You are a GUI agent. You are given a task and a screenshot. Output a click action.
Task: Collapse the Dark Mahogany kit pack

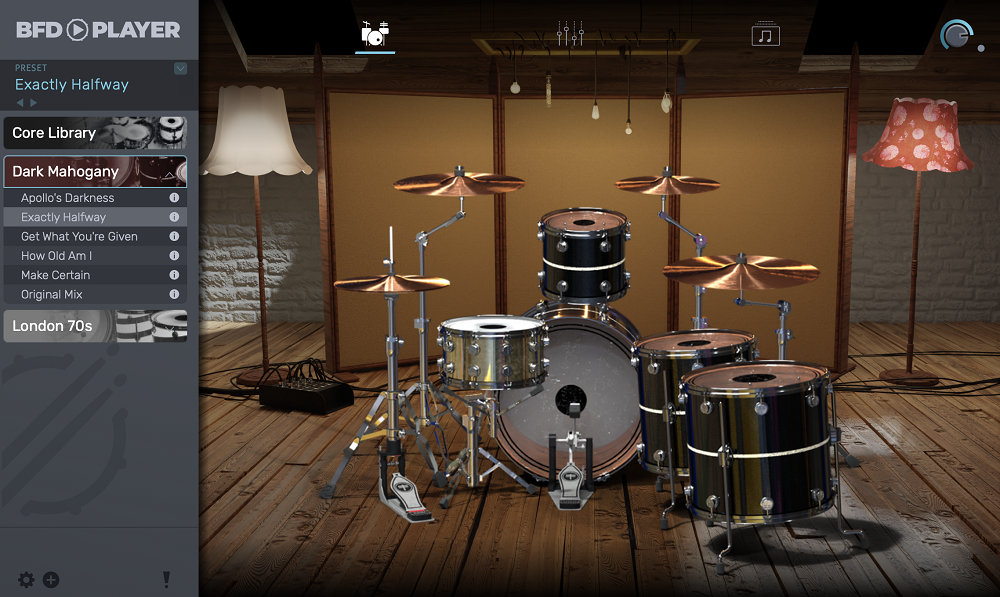coord(95,172)
